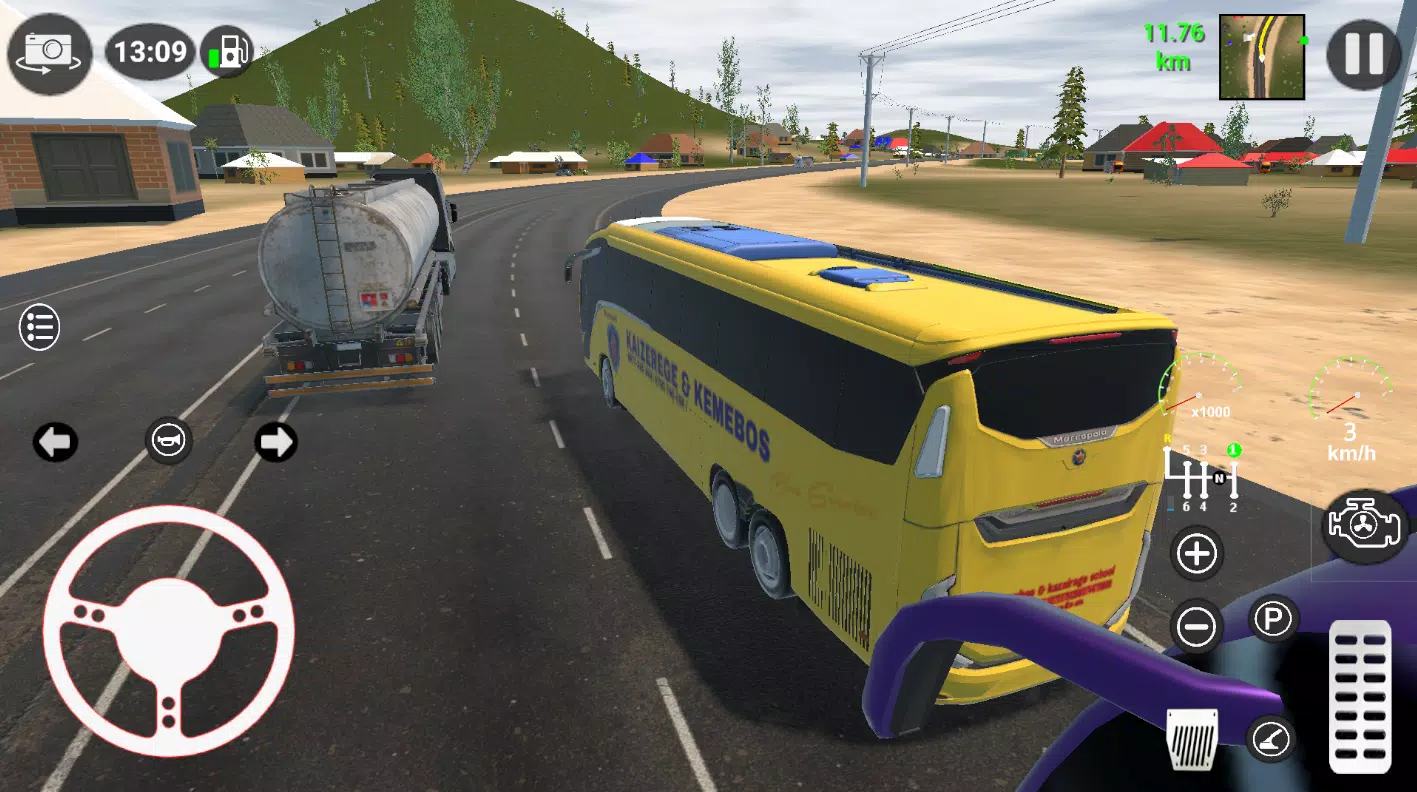Select neutral N on the gearbox
The image size is (1417, 792).
(x=1218, y=478)
